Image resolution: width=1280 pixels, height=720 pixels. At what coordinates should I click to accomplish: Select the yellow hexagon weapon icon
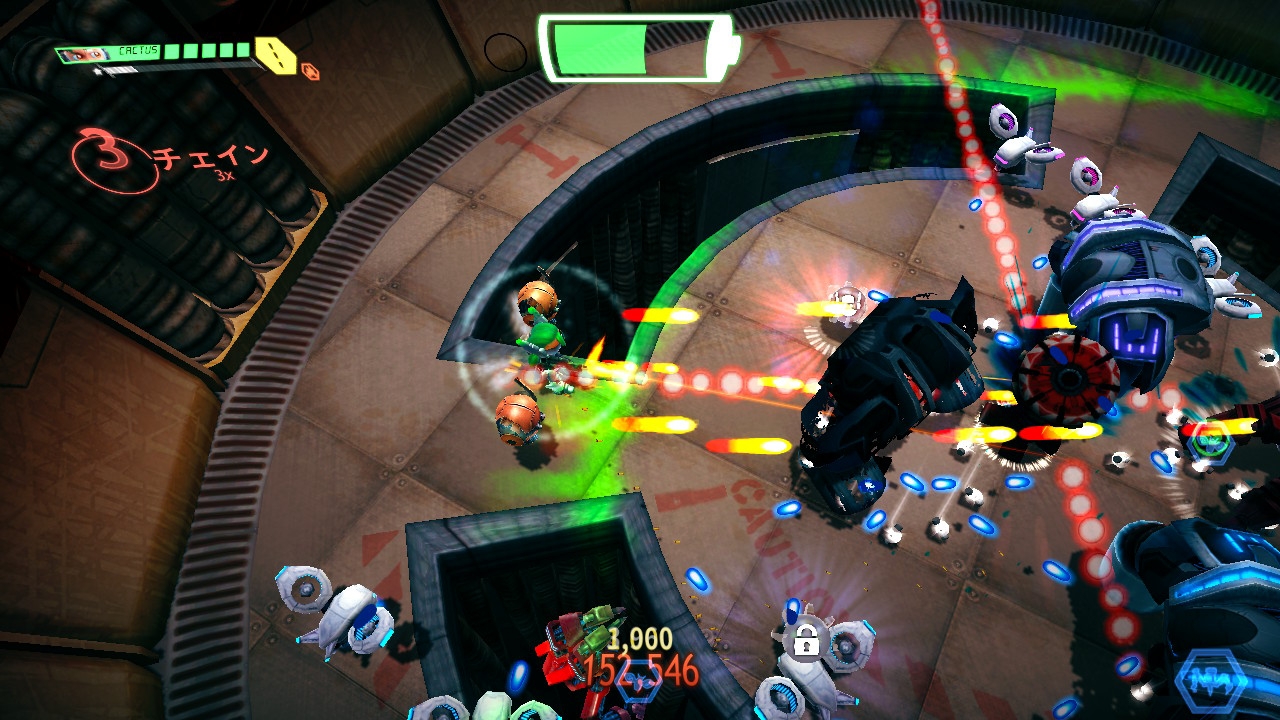(275, 54)
